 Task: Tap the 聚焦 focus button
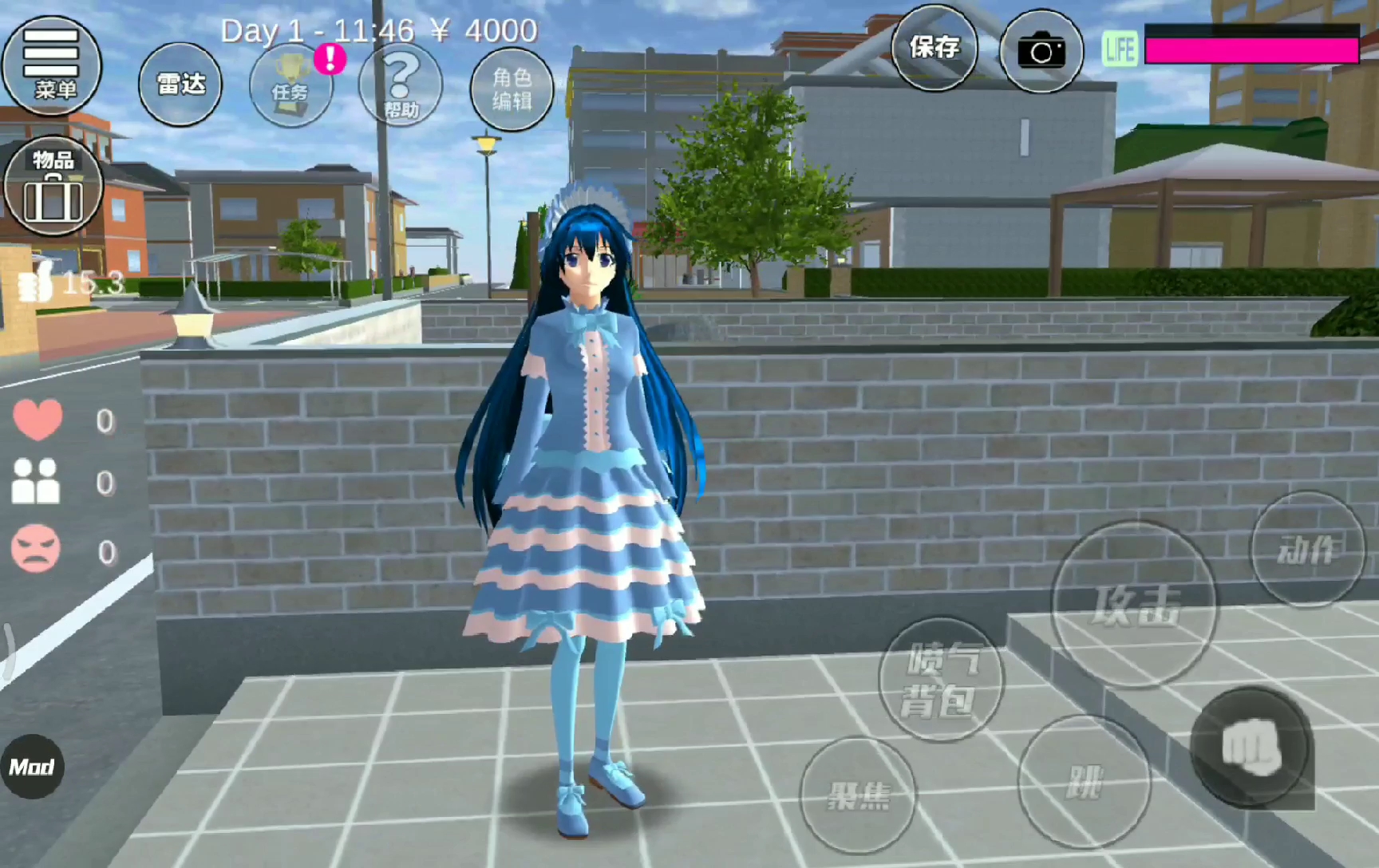(x=859, y=794)
